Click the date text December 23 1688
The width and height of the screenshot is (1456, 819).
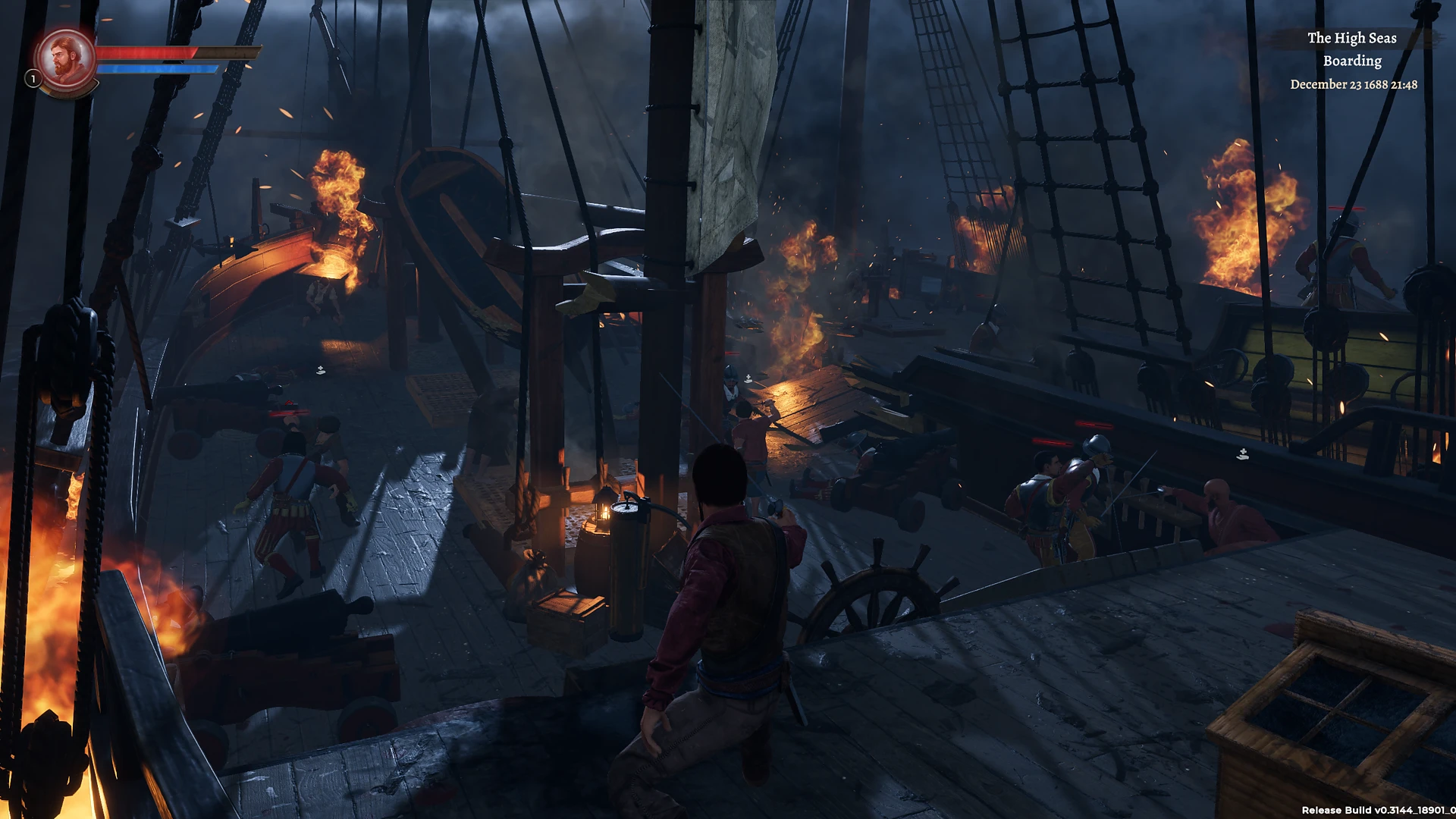point(1352,84)
